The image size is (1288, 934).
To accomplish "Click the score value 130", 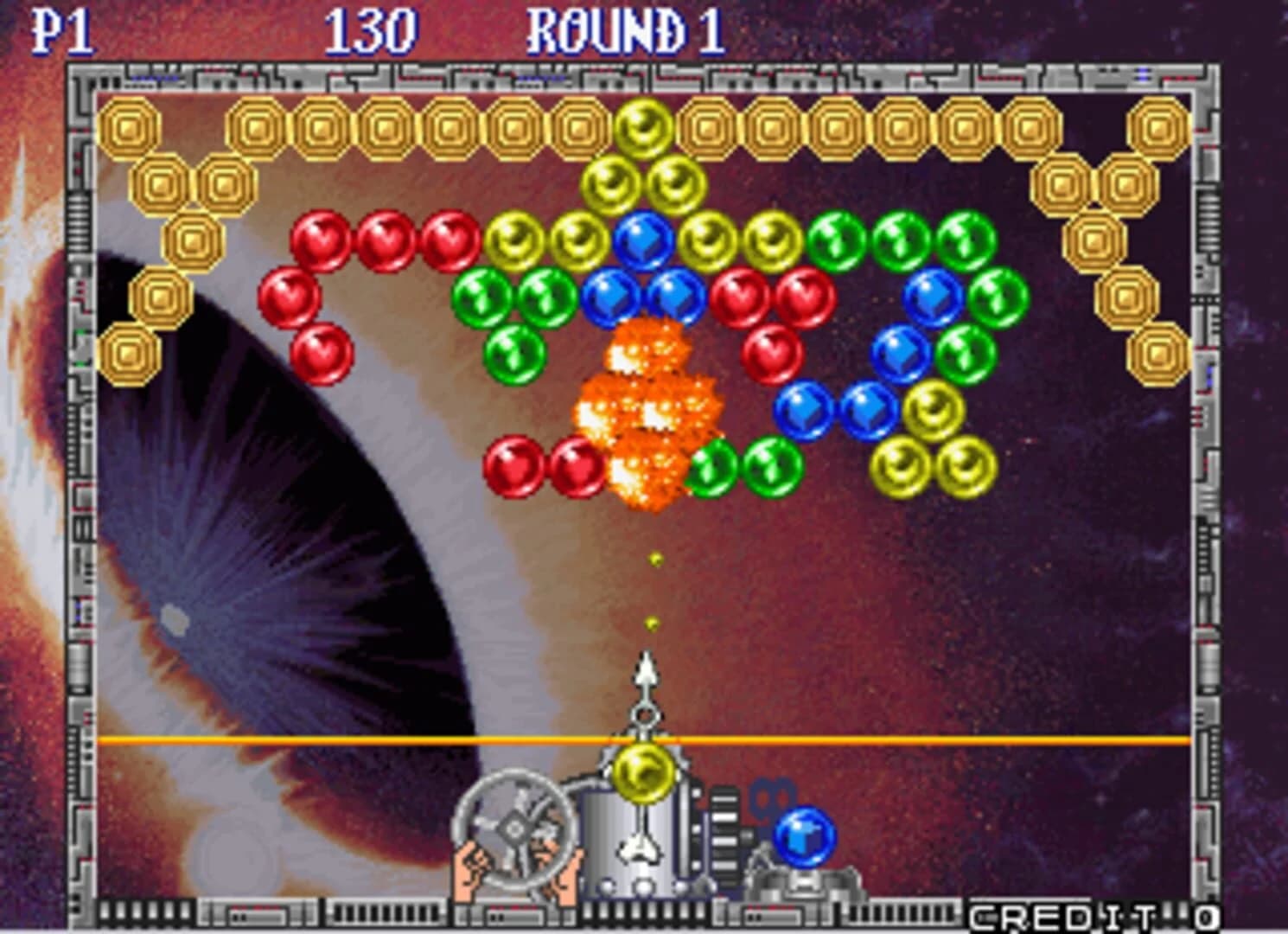I will [373, 29].
